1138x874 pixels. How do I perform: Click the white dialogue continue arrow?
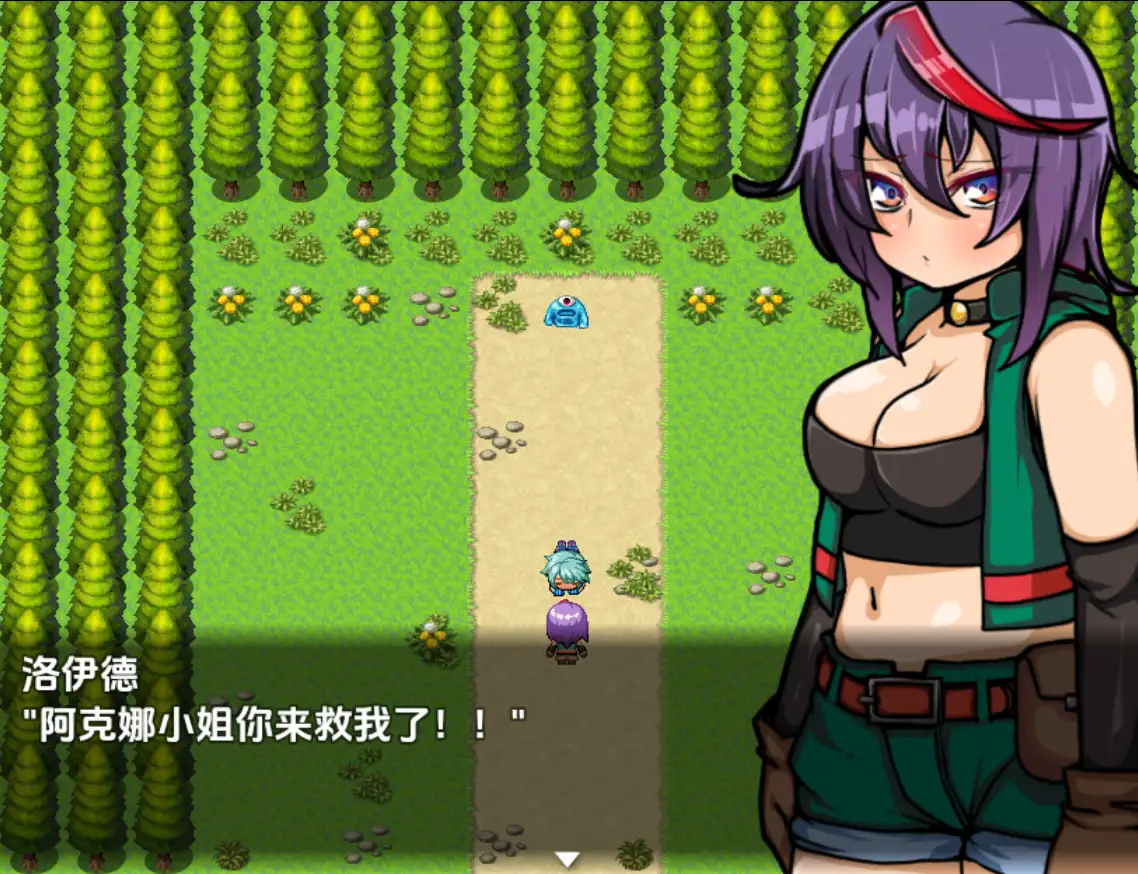tap(568, 859)
